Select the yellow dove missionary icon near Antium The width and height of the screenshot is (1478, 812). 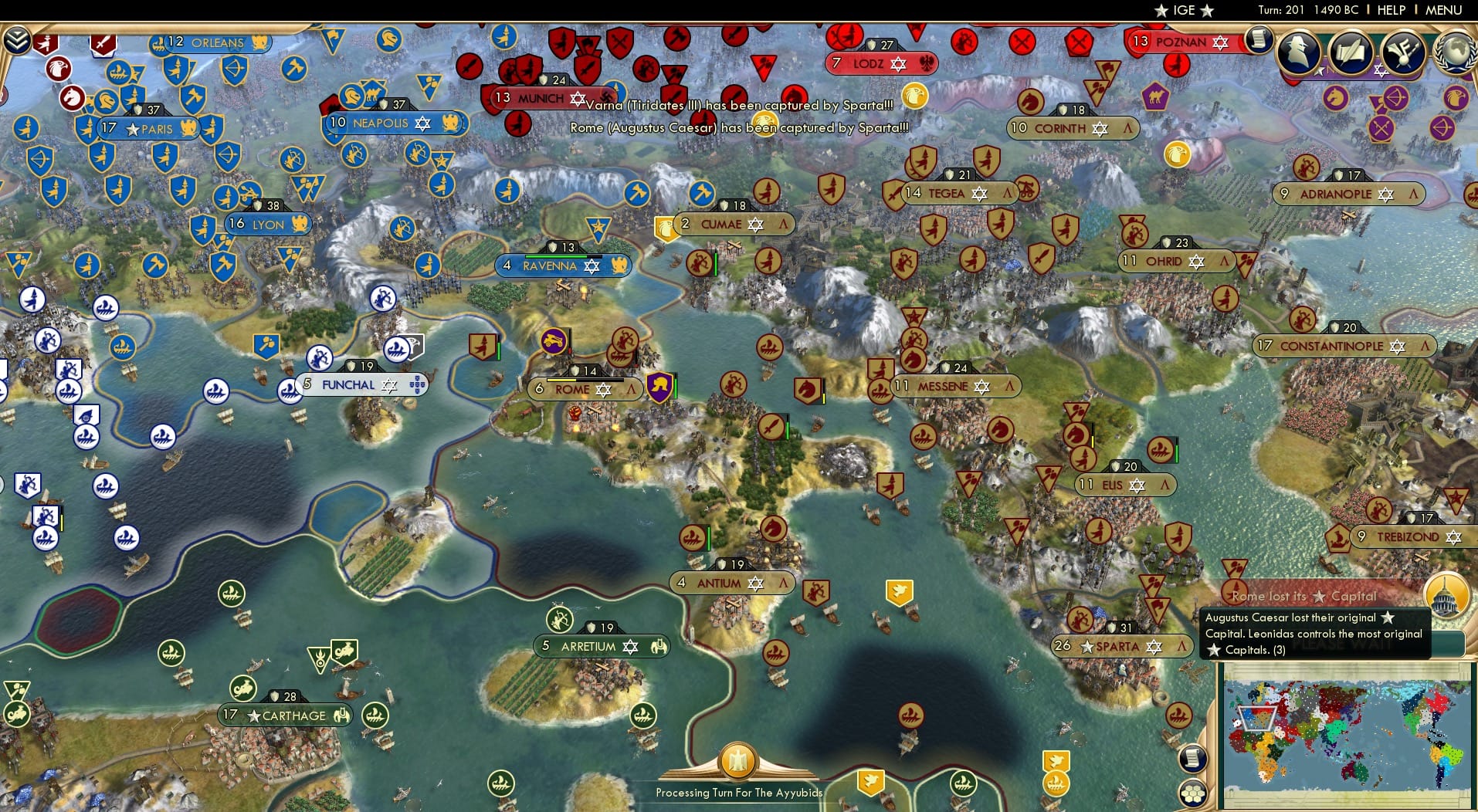coord(897,592)
